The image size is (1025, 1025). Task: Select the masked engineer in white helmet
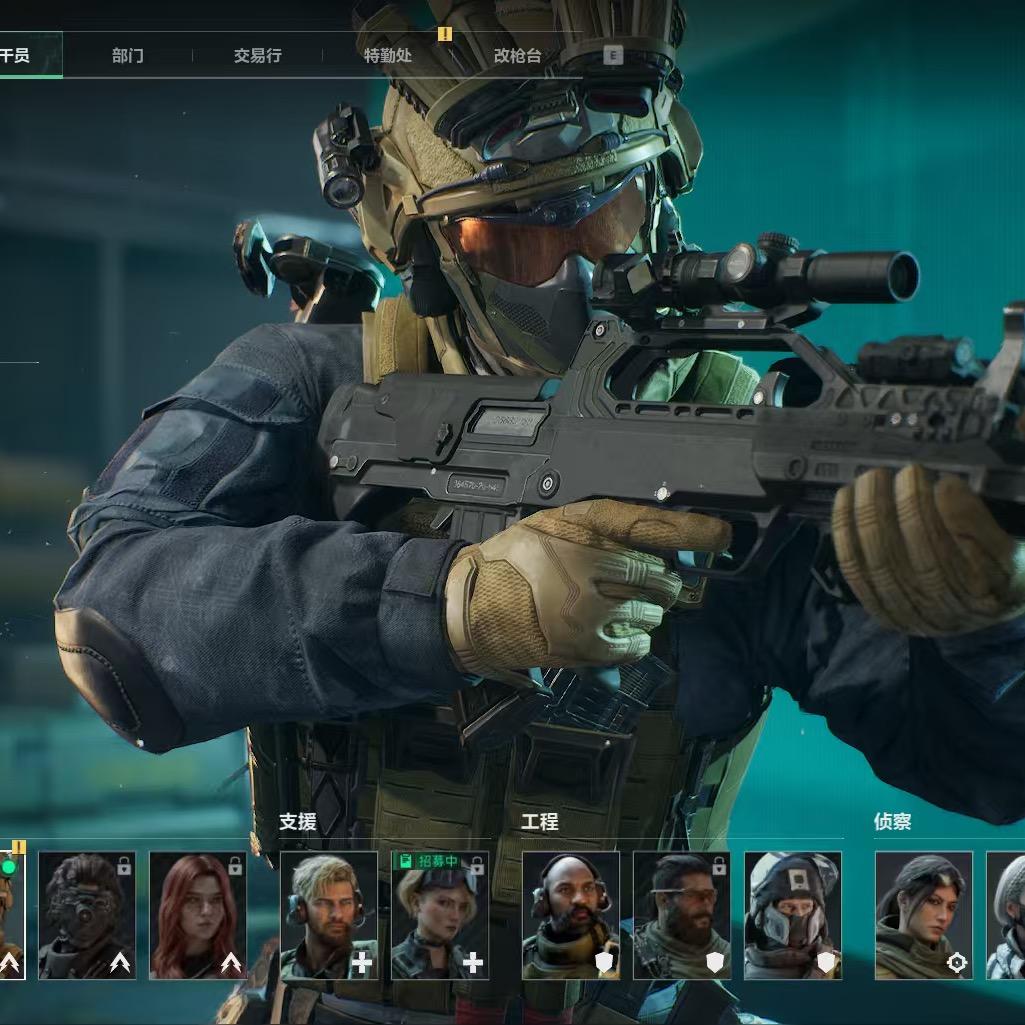(x=793, y=915)
